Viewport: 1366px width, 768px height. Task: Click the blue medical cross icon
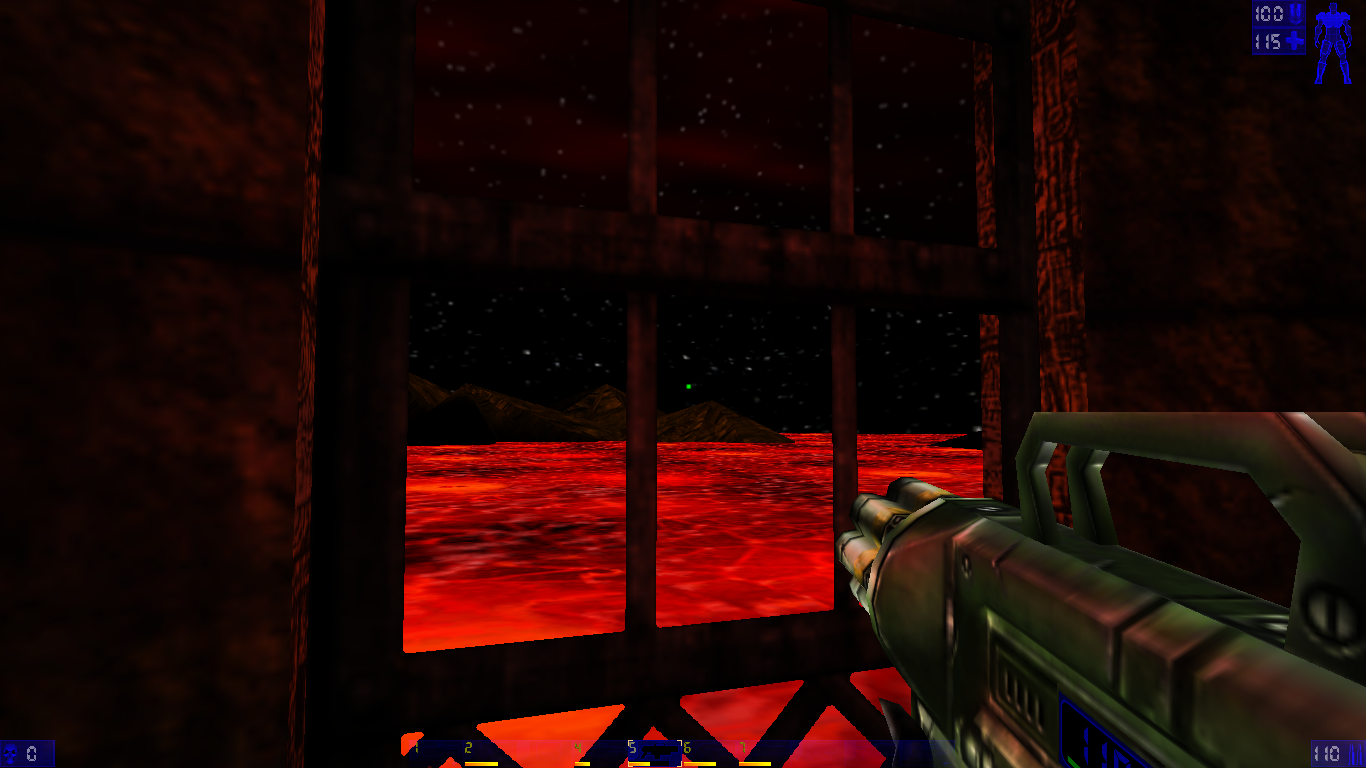pos(1294,41)
